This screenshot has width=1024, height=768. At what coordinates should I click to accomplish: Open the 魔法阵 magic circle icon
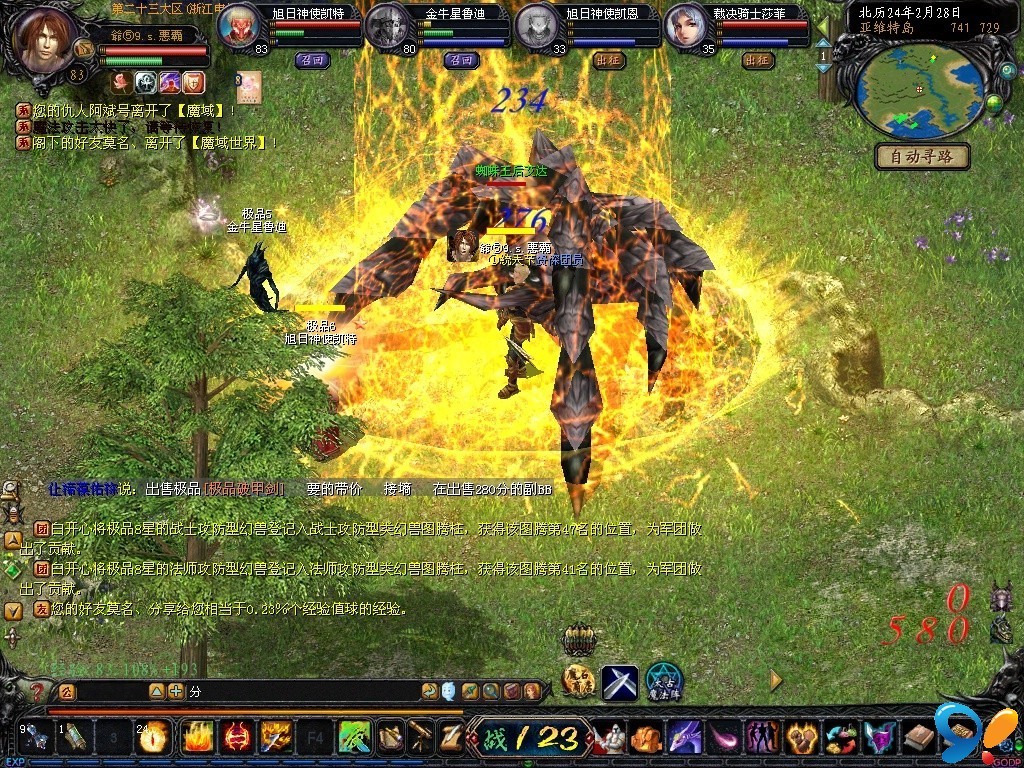point(664,682)
